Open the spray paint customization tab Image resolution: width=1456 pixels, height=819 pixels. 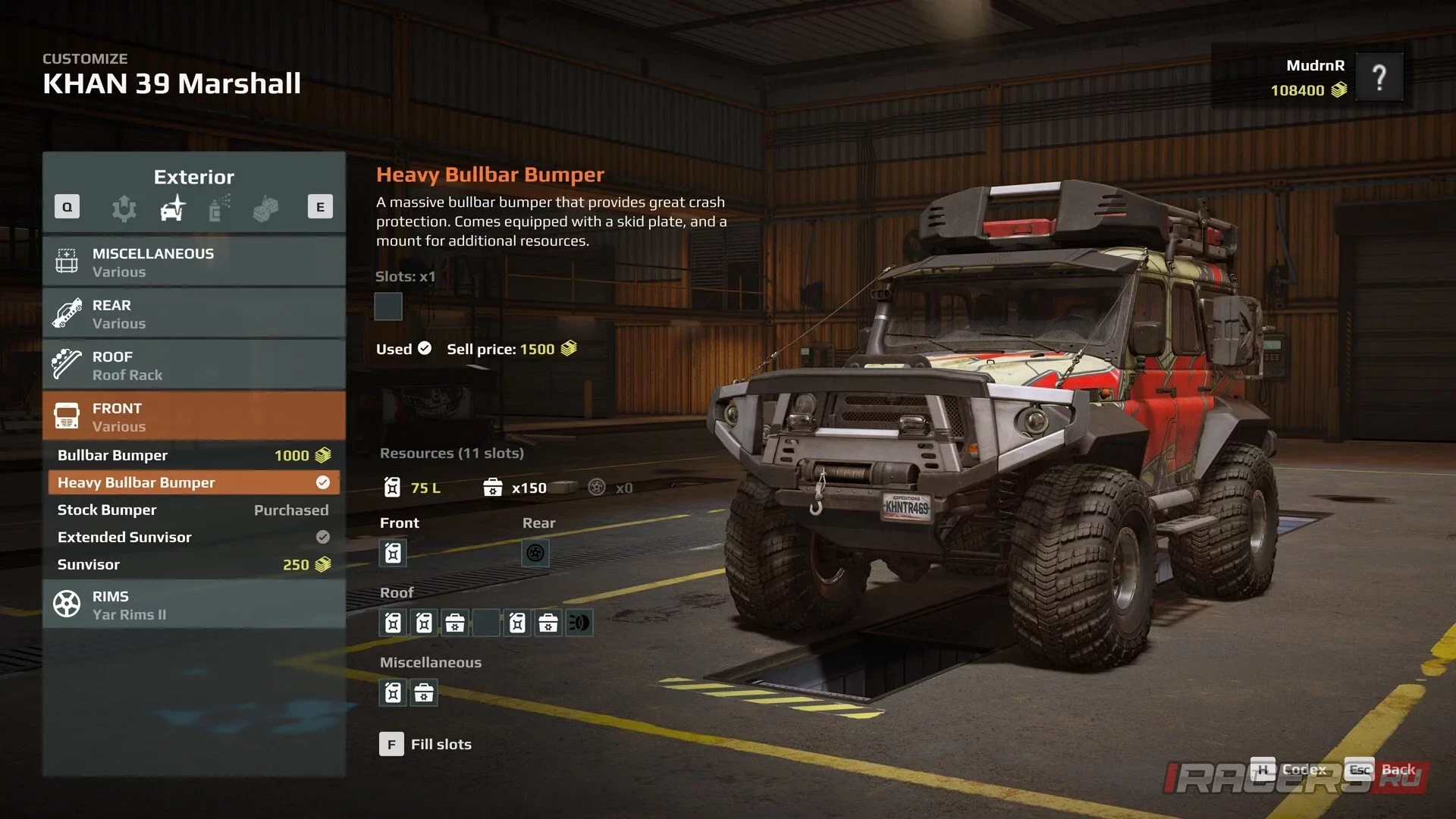[x=219, y=208]
